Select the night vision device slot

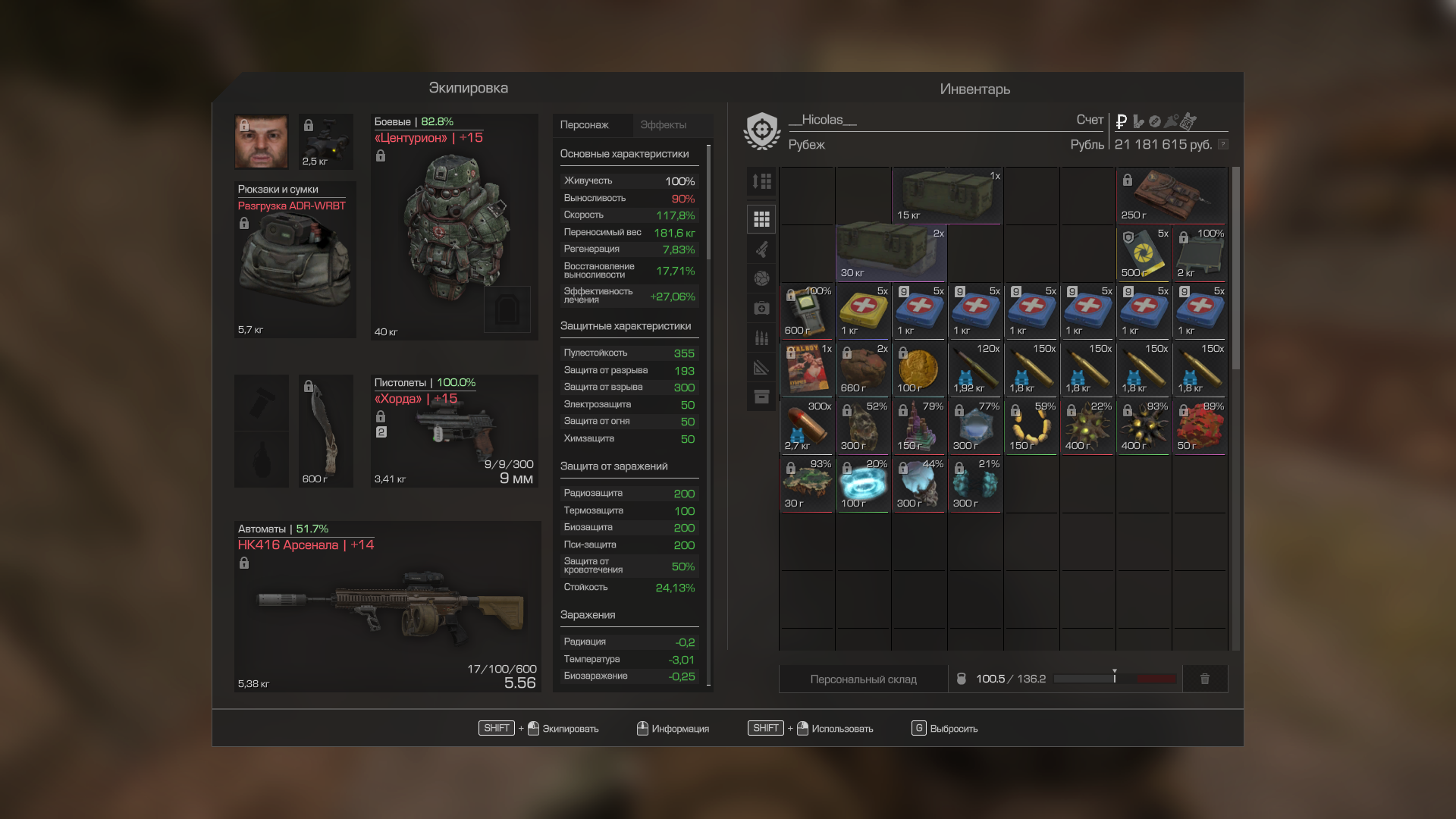(326, 142)
